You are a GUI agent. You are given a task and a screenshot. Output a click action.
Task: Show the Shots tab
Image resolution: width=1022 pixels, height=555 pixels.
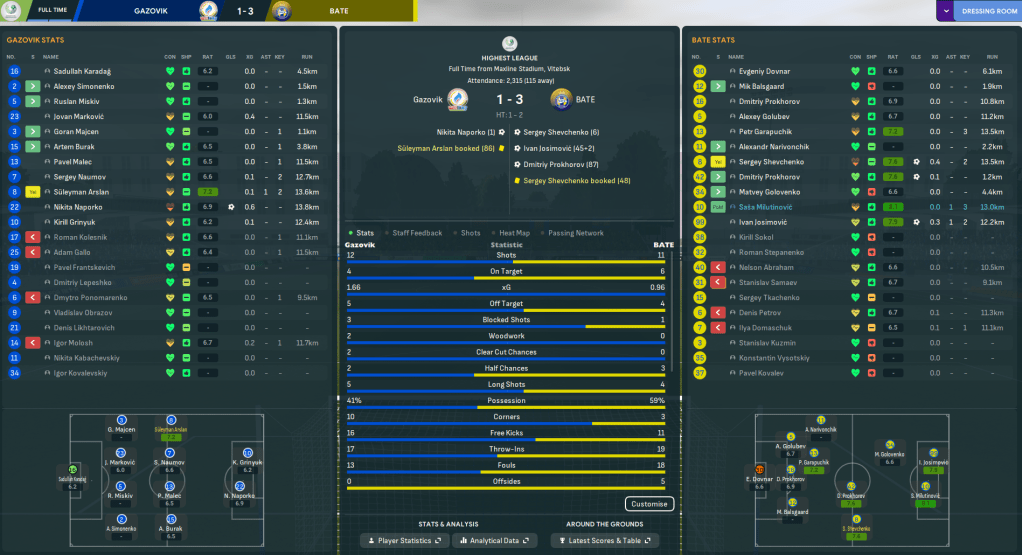click(x=470, y=233)
